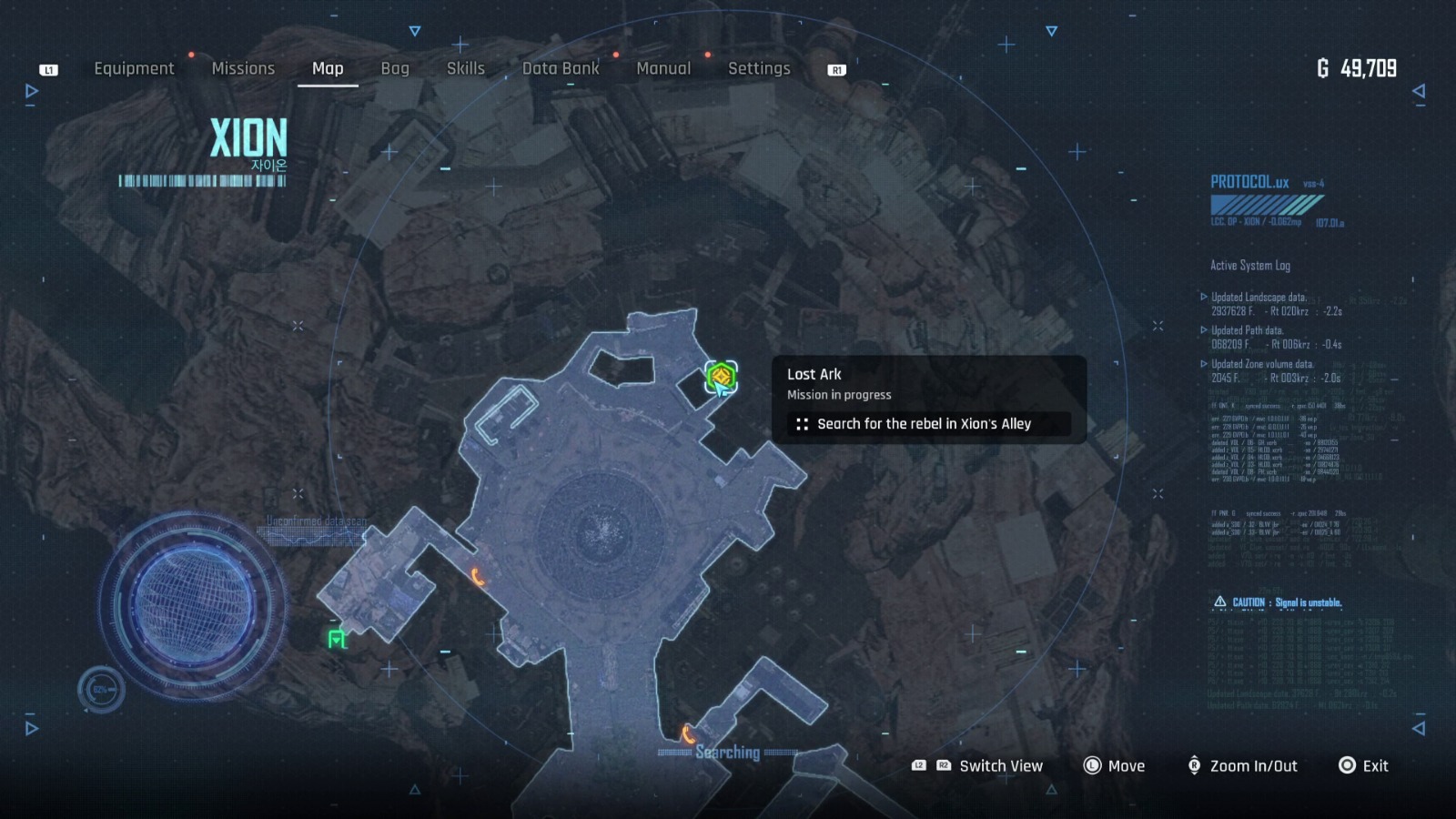
Task: Select the orange phone marker beside the plaza
Action: [x=477, y=576]
